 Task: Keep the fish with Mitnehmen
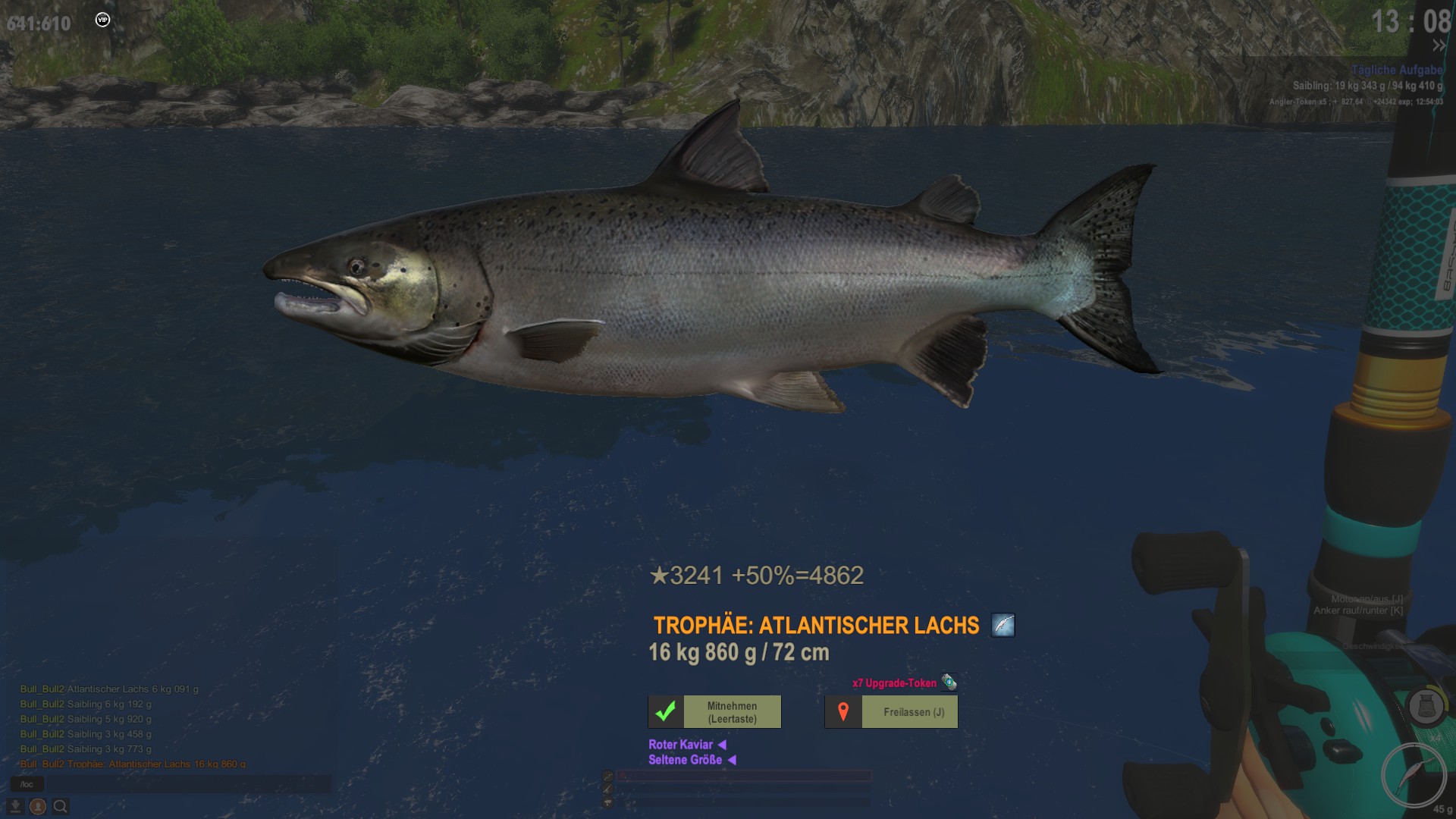tap(714, 712)
